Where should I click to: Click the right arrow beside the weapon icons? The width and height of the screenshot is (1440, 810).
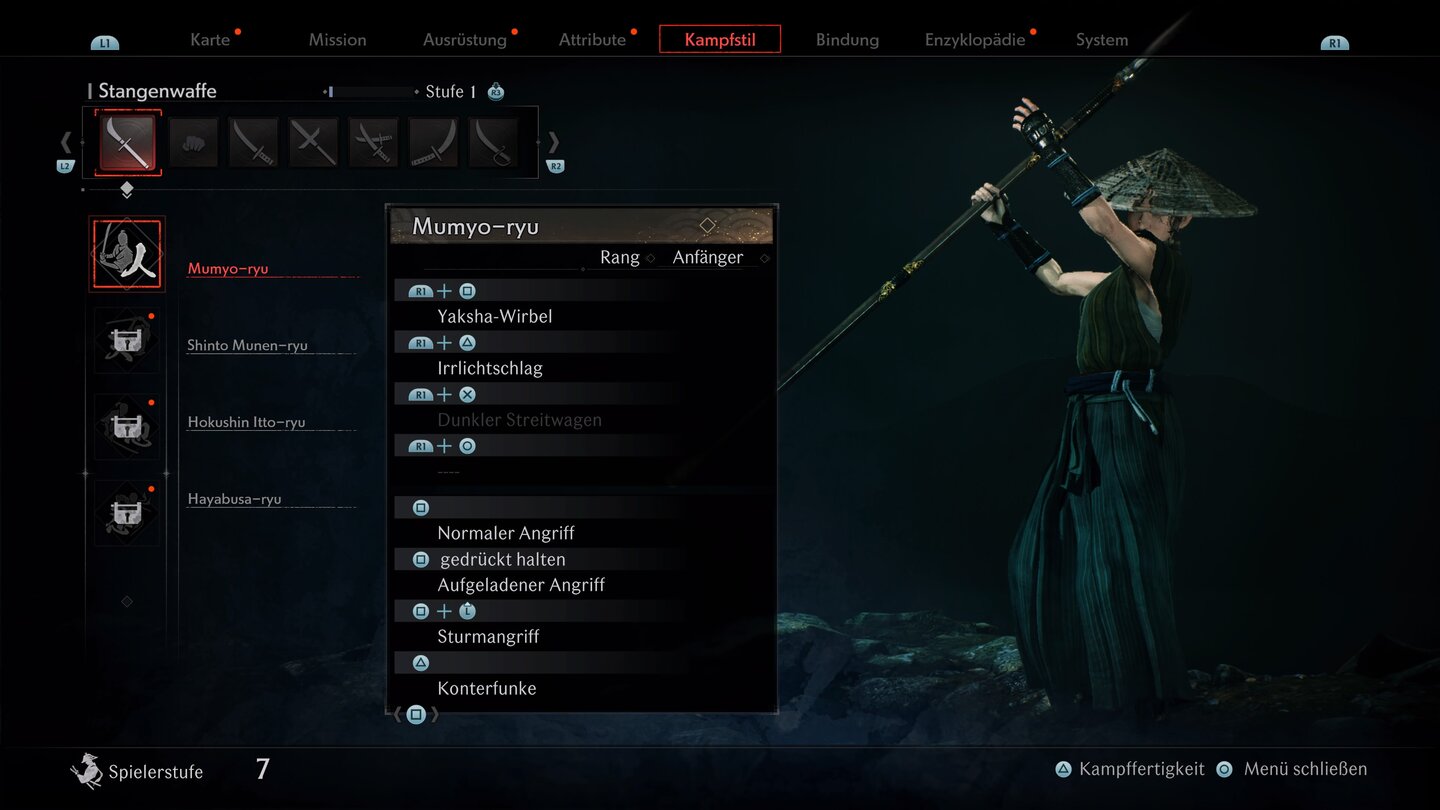click(x=553, y=143)
